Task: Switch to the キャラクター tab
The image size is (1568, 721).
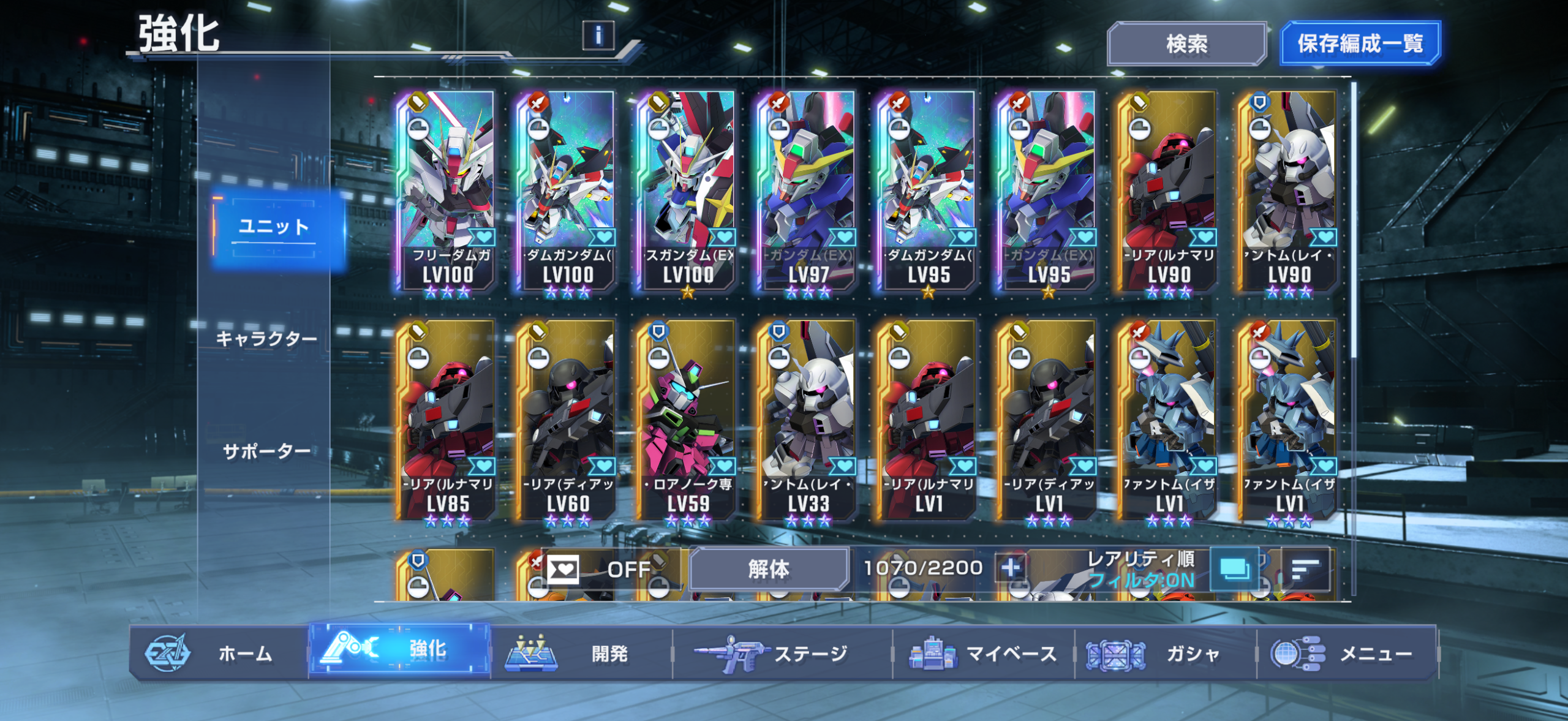Action: click(266, 339)
